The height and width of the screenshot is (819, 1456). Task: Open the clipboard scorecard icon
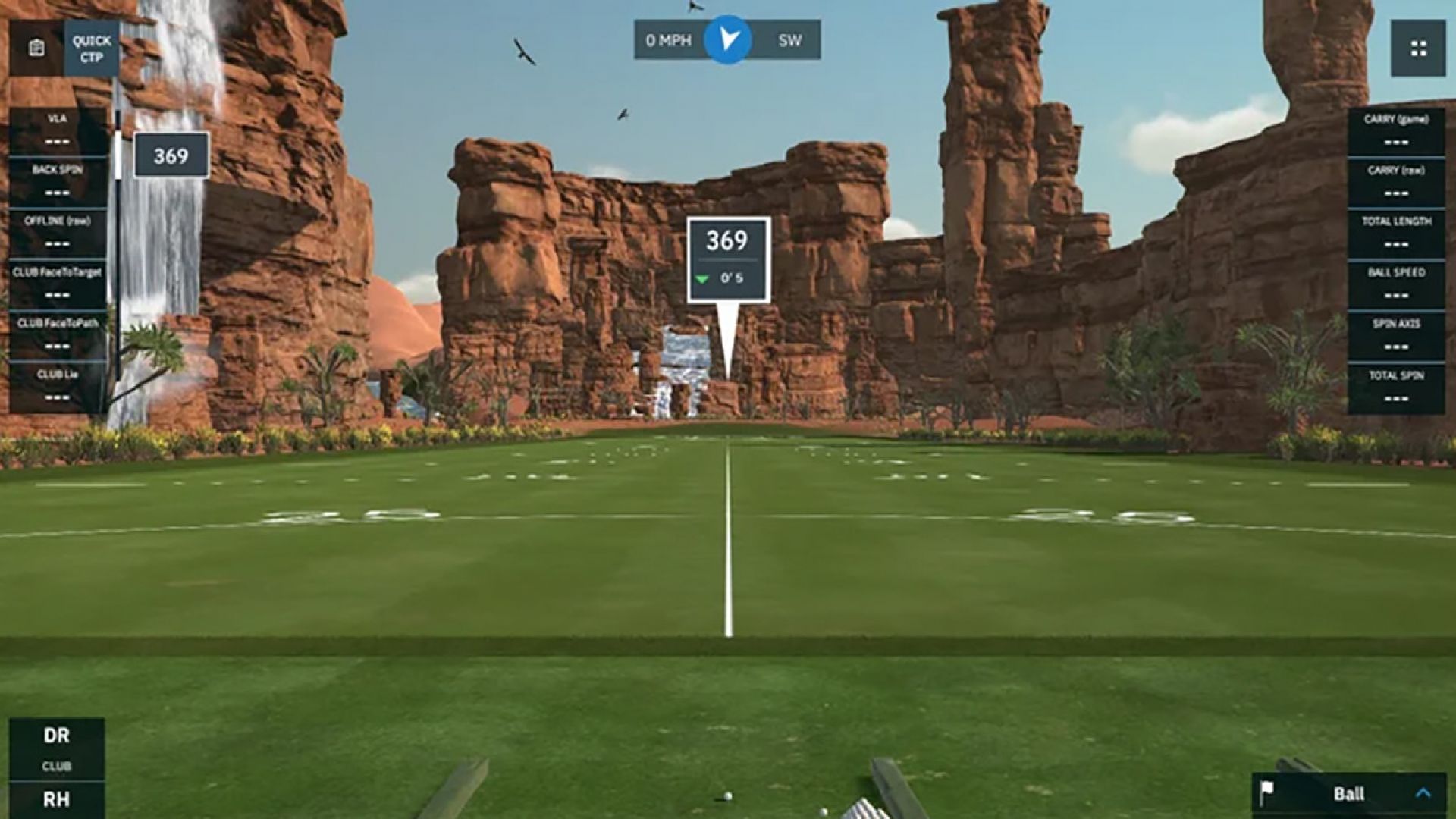coord(36,49)
